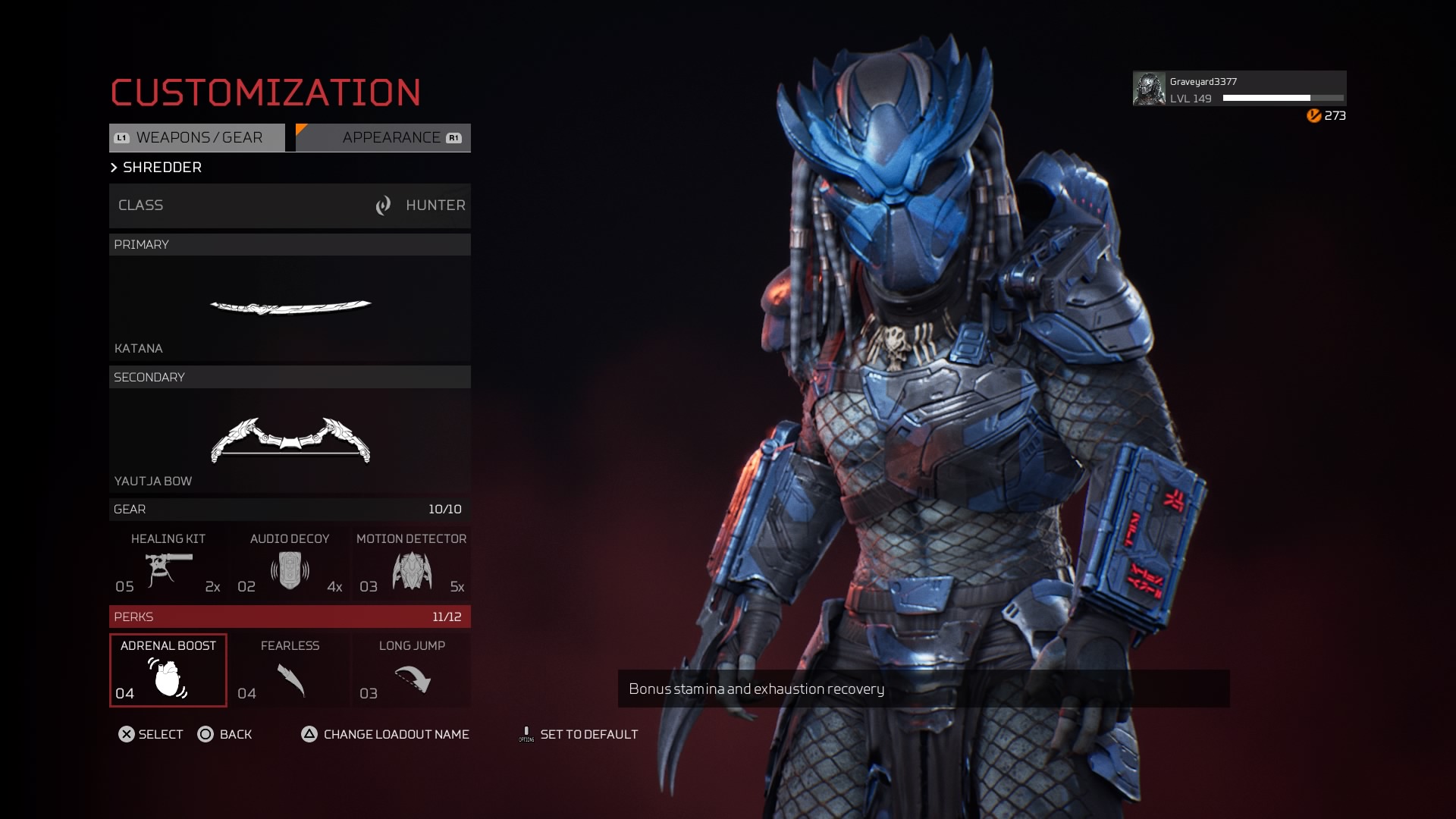Open the Motion Detector gear slot
The image size is (1456, 819).
pos(411,563)
